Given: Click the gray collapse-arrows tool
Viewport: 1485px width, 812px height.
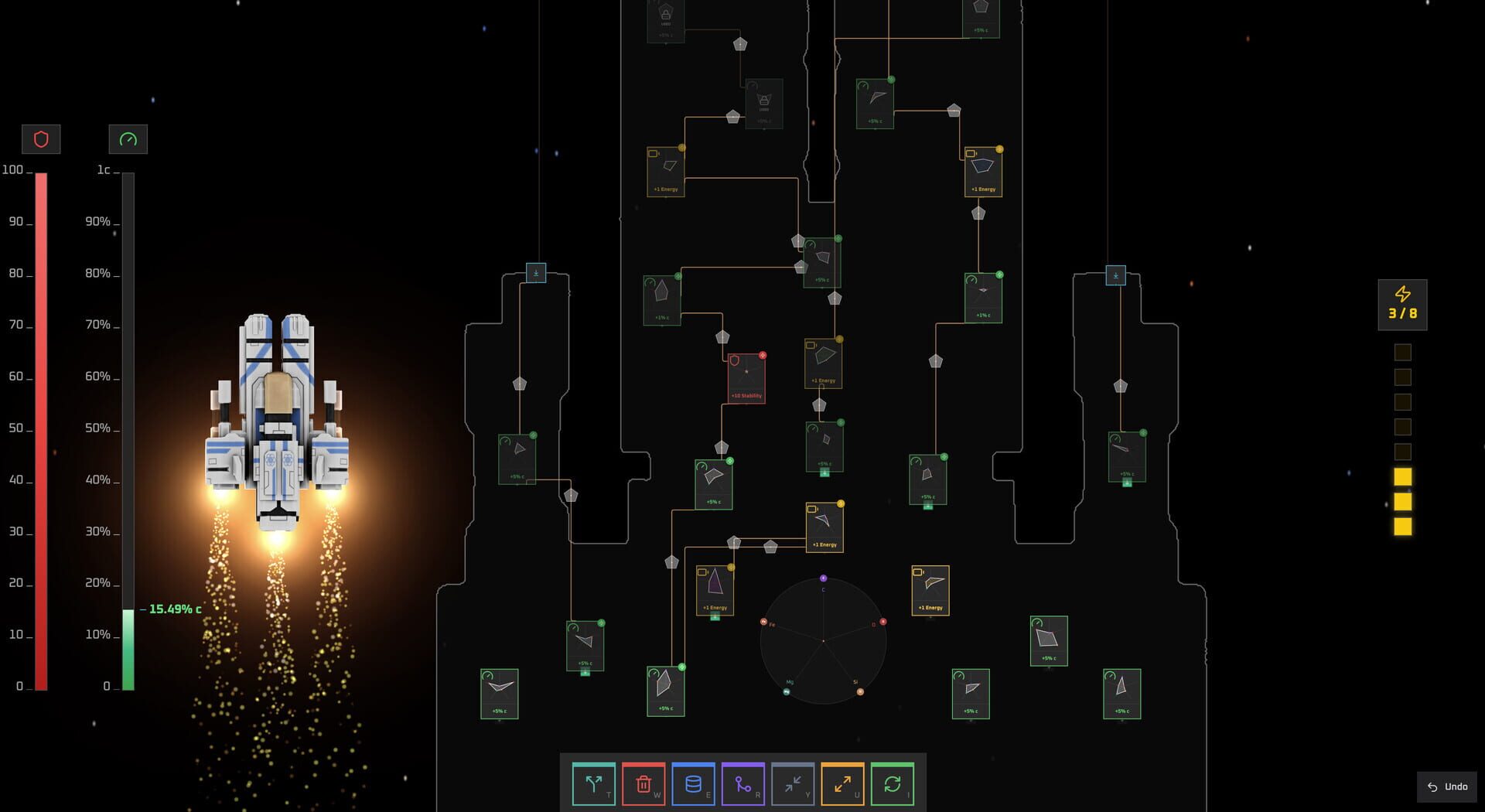Looking at the screenshot, I should click(x=793, y=784).
